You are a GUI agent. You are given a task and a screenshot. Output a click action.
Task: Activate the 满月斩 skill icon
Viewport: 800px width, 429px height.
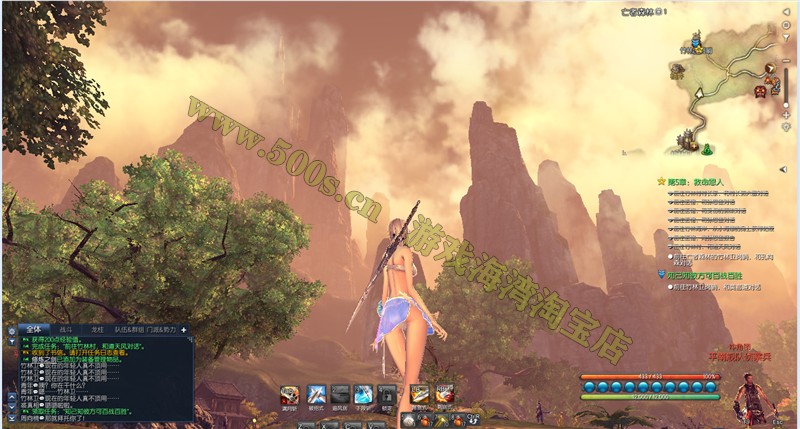(288, 394)
